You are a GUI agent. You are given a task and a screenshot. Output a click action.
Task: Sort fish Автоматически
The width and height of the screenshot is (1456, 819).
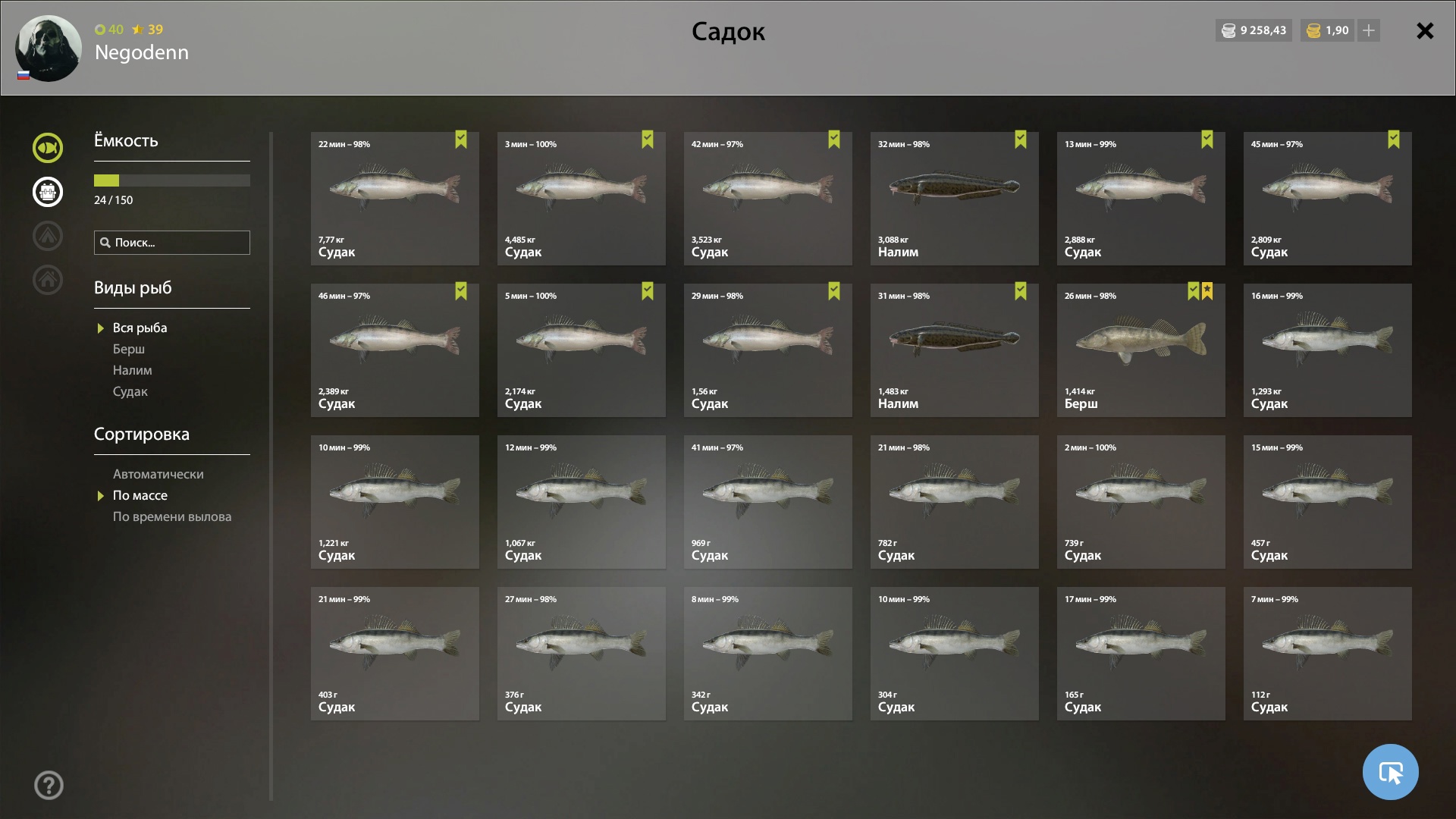coord(158,474)
